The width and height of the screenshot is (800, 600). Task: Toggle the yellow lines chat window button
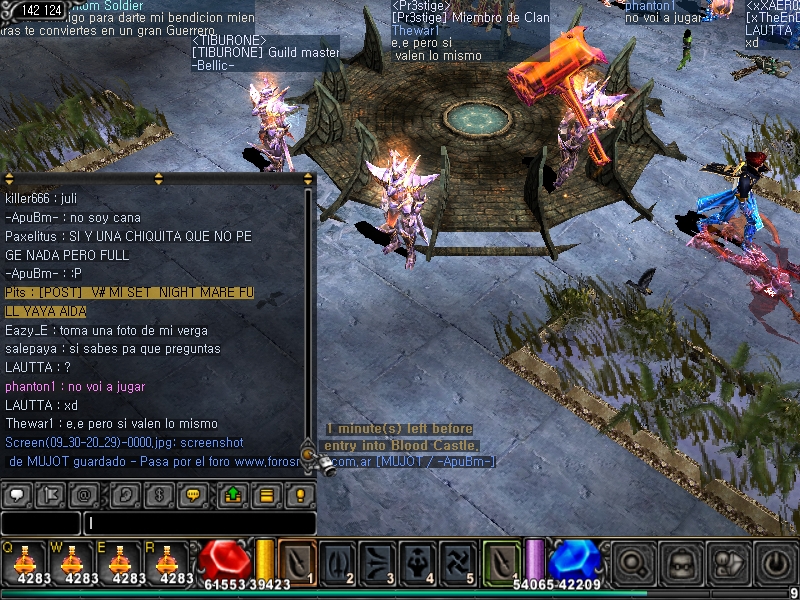pos(266,494)
